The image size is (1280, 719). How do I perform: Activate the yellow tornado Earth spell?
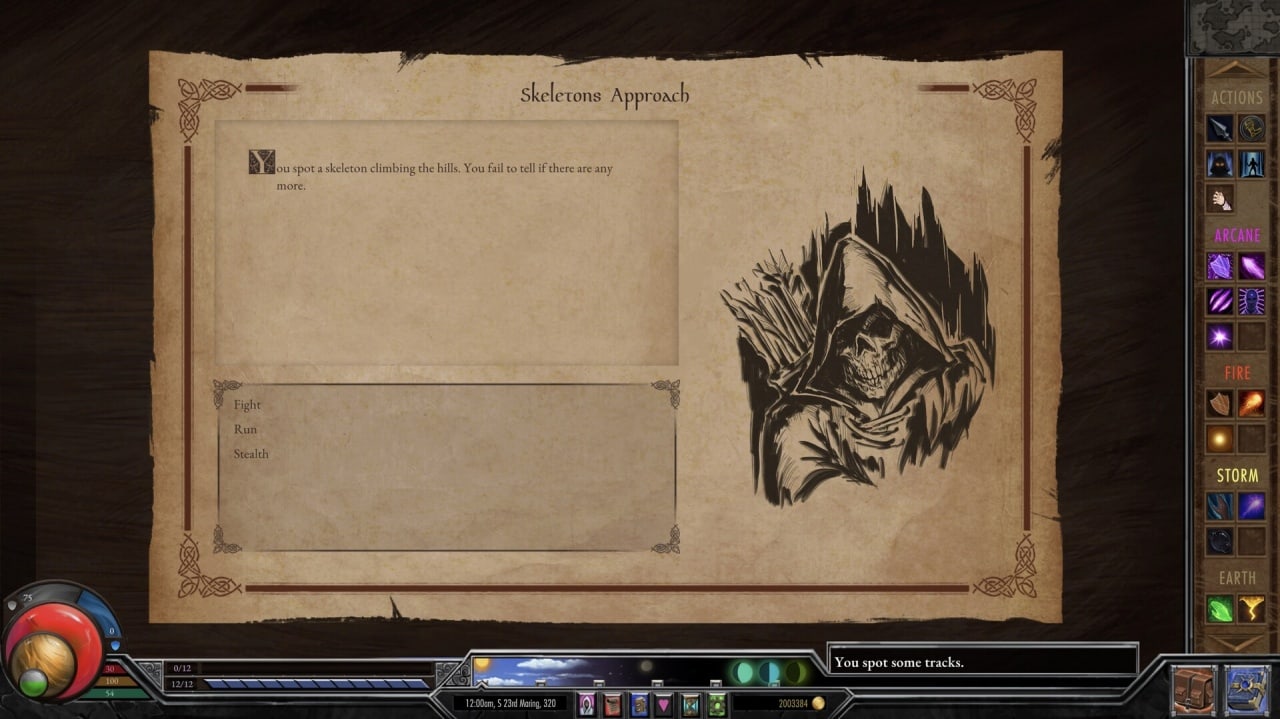tap(1252, 608)
